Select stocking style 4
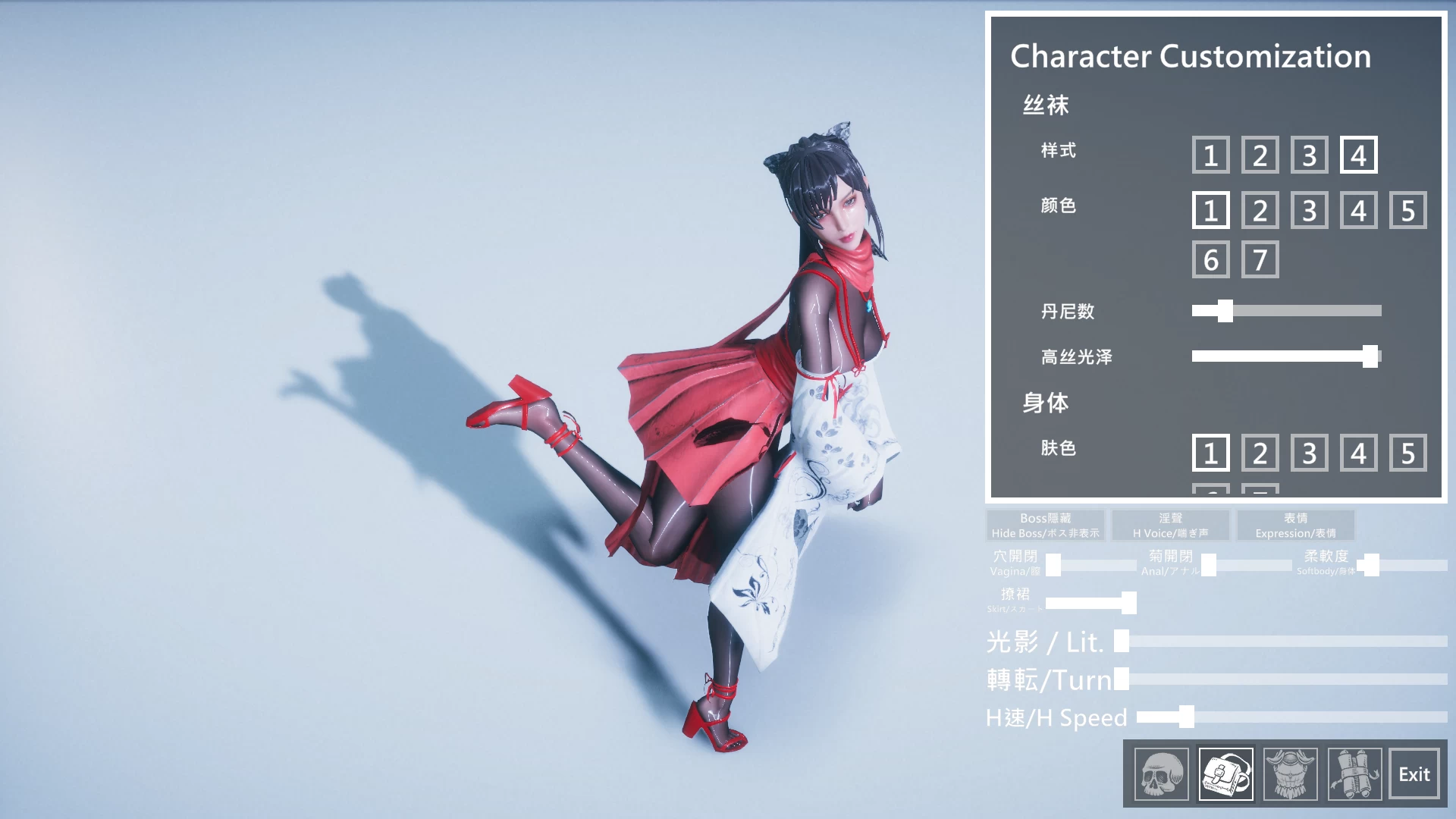 [x=1358, y=155]
